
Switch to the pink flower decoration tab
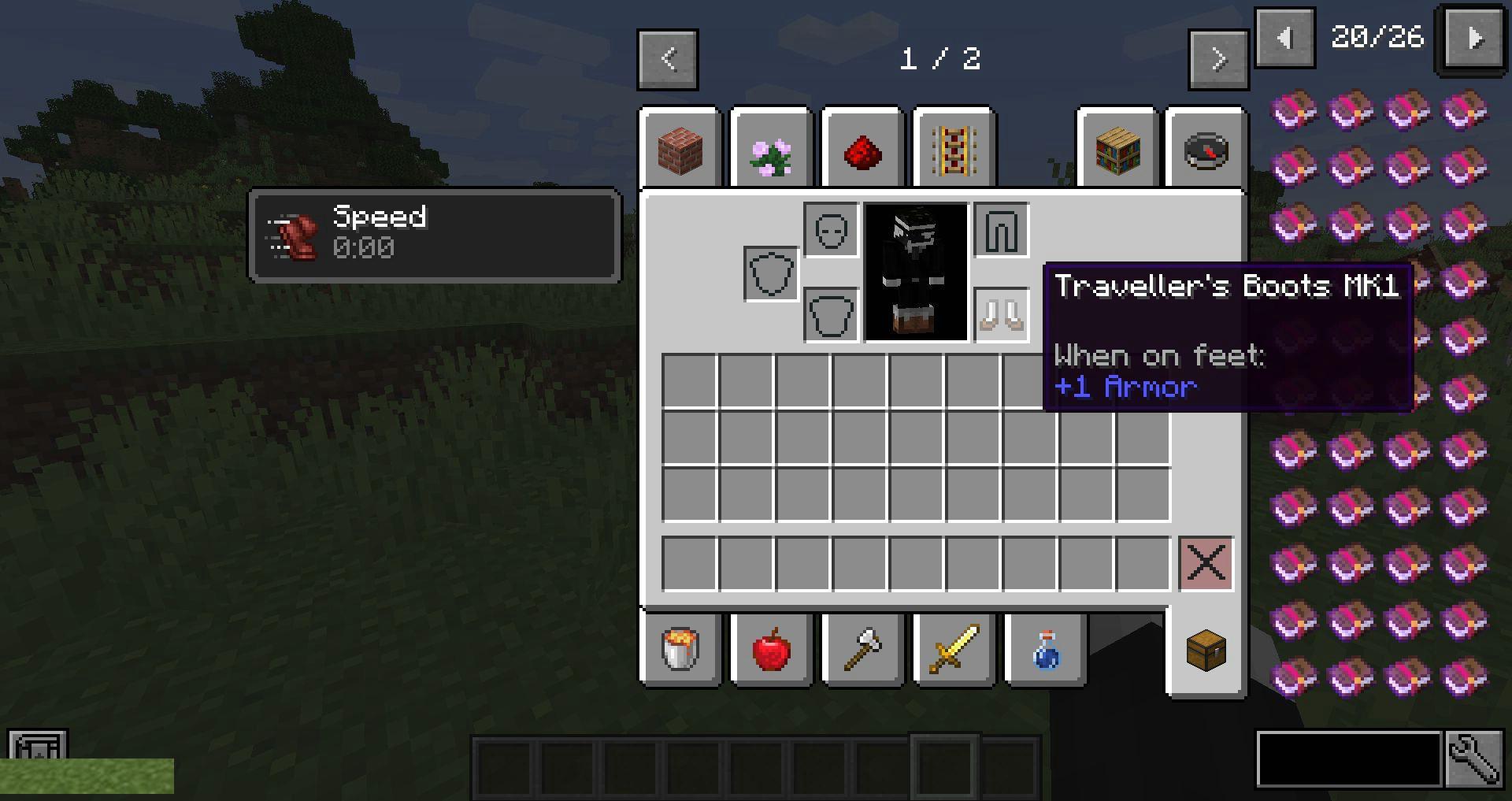[772, 150]
